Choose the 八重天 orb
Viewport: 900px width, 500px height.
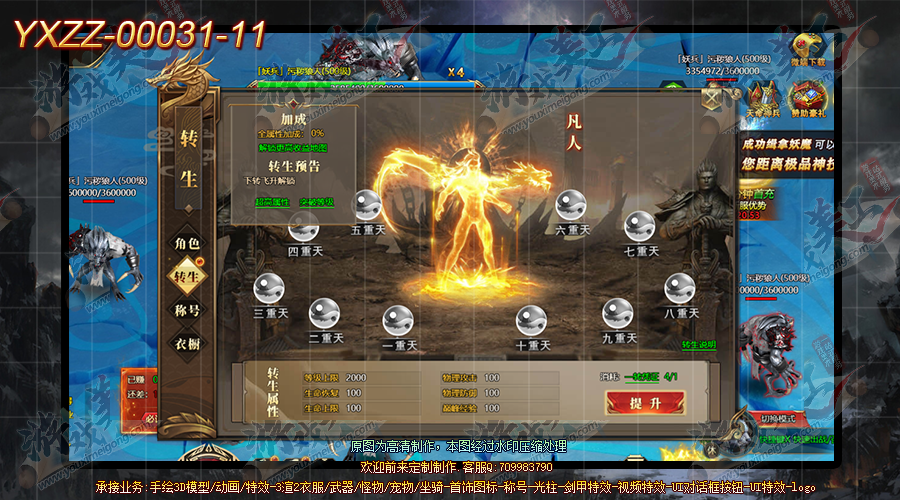point(680,288)
